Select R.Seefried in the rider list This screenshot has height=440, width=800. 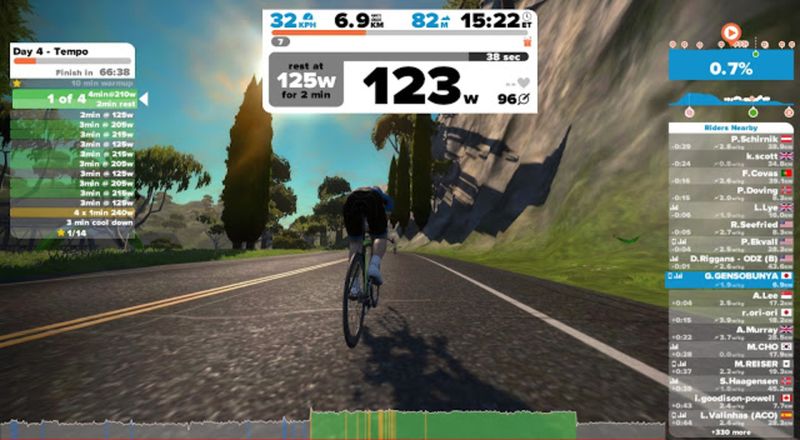click(730, 227)
